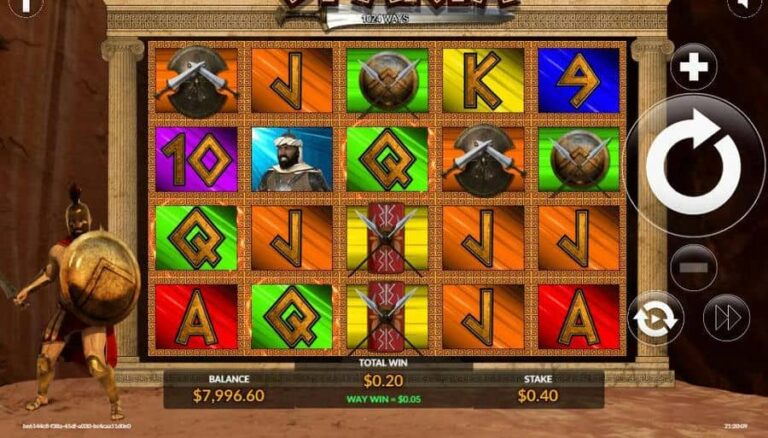Spin the reels with the large circular arrow
The width and height of the screenshot is (768, 438).
(693, 164)
